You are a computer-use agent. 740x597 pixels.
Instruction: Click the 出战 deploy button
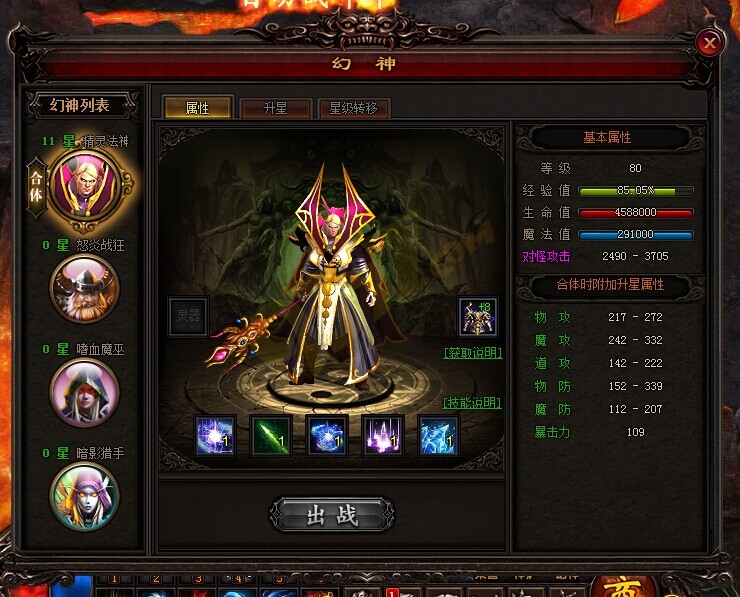(x=332, y=515)
